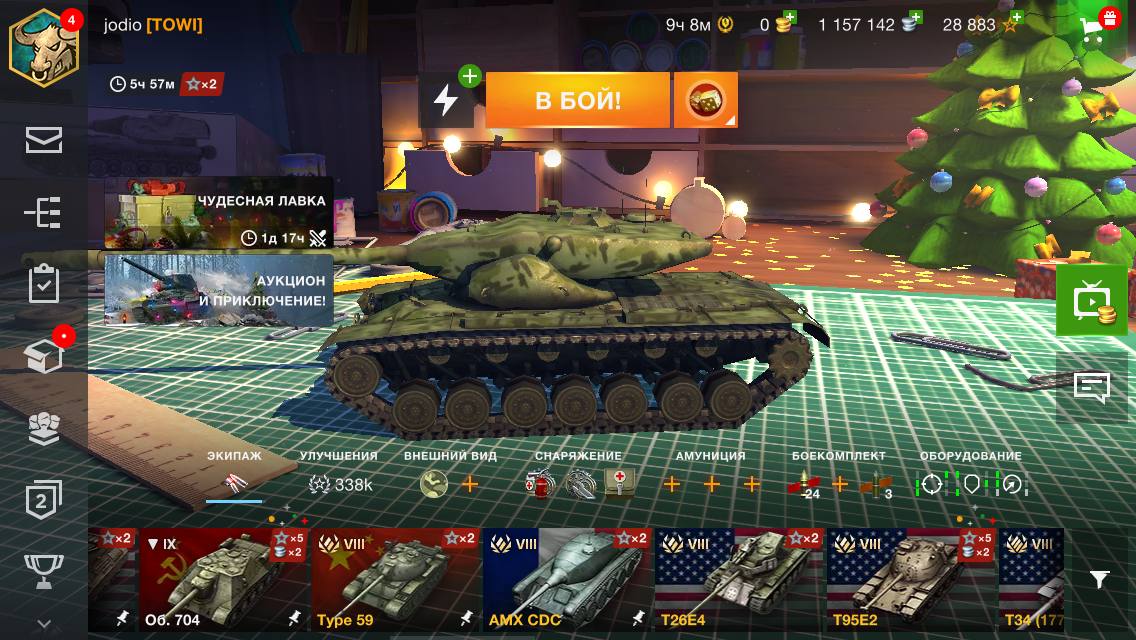Open the ЧУДЕСНАЯ ЛАВКА event banner
This screenshot has height=640, width=1136.
pyautogui.click(x=218, y=212)
